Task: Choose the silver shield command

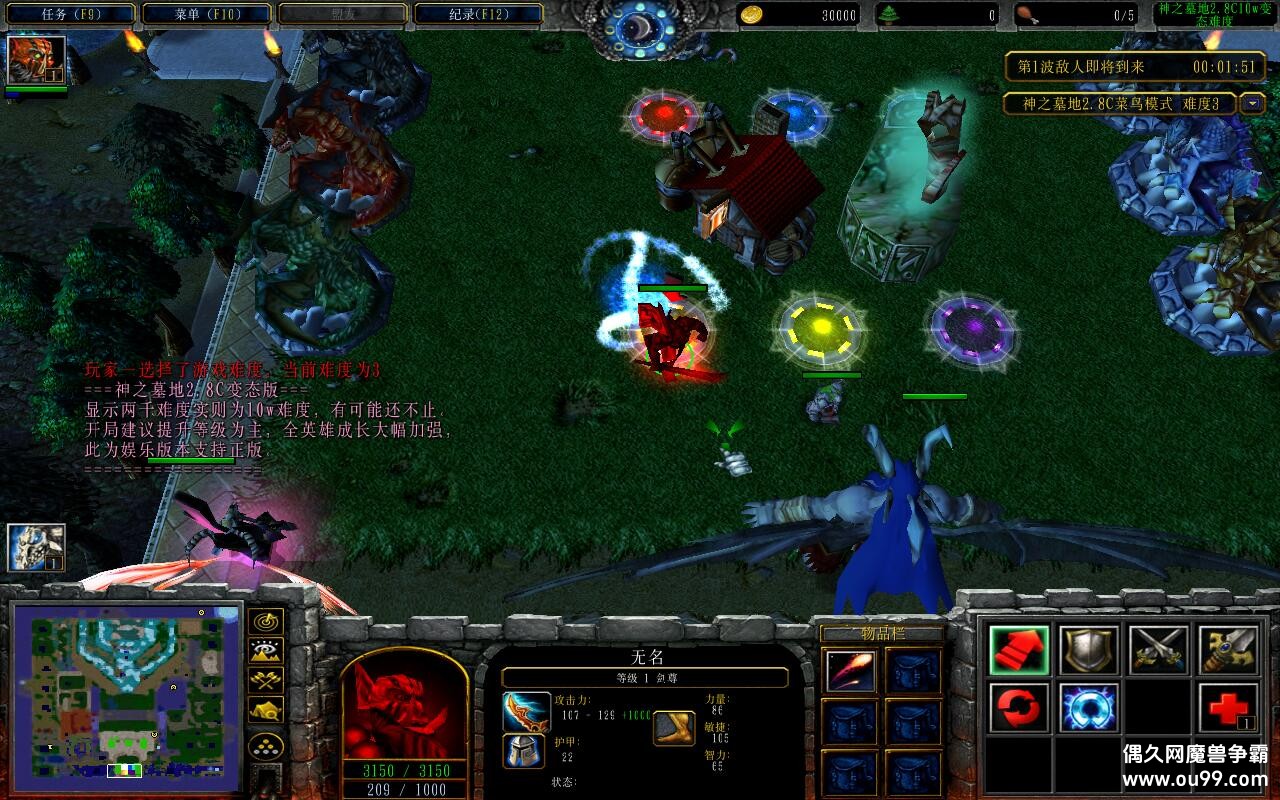Action: tap(1089, 651)
